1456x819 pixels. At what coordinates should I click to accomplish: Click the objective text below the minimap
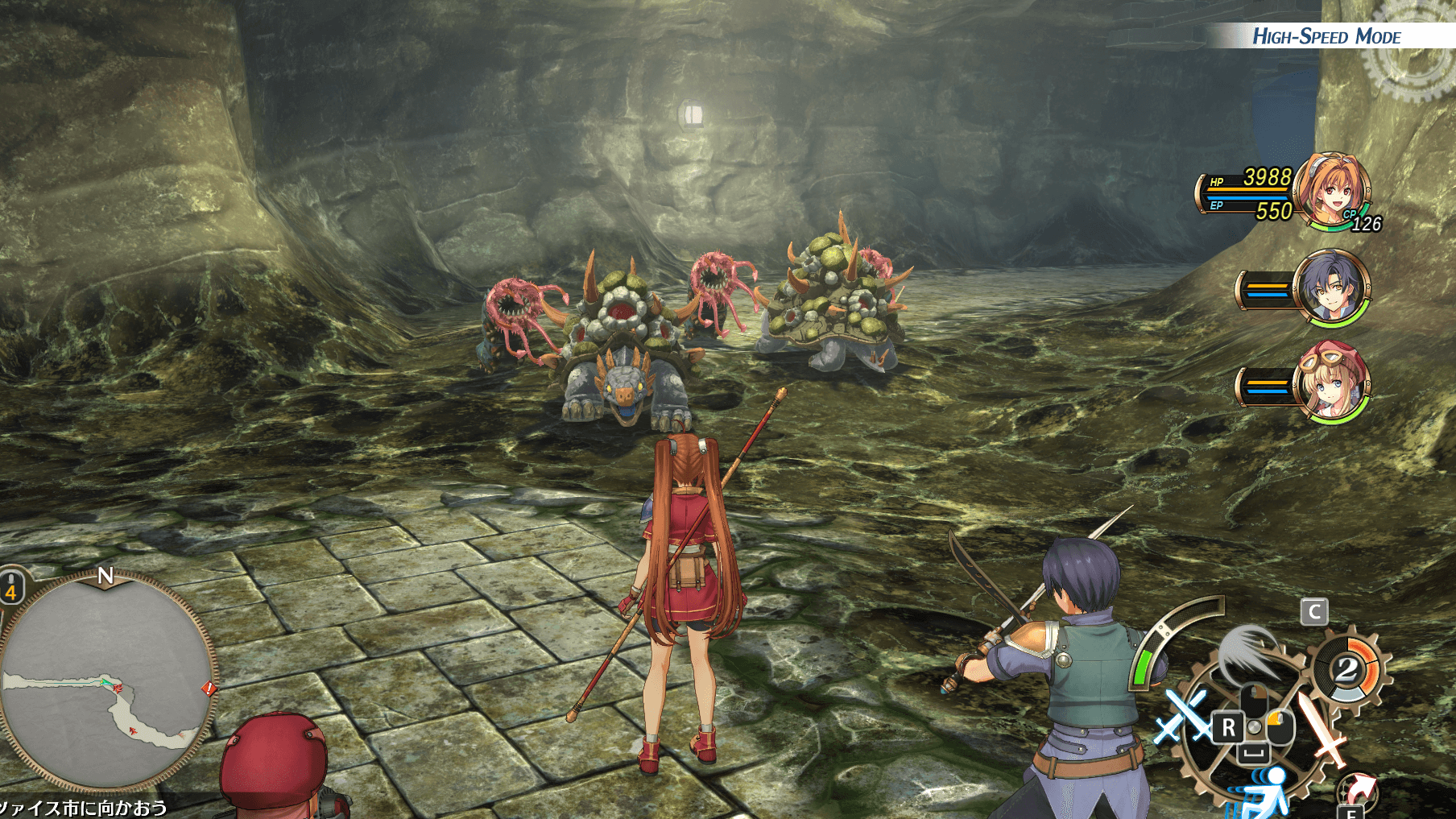click(84, 808)
